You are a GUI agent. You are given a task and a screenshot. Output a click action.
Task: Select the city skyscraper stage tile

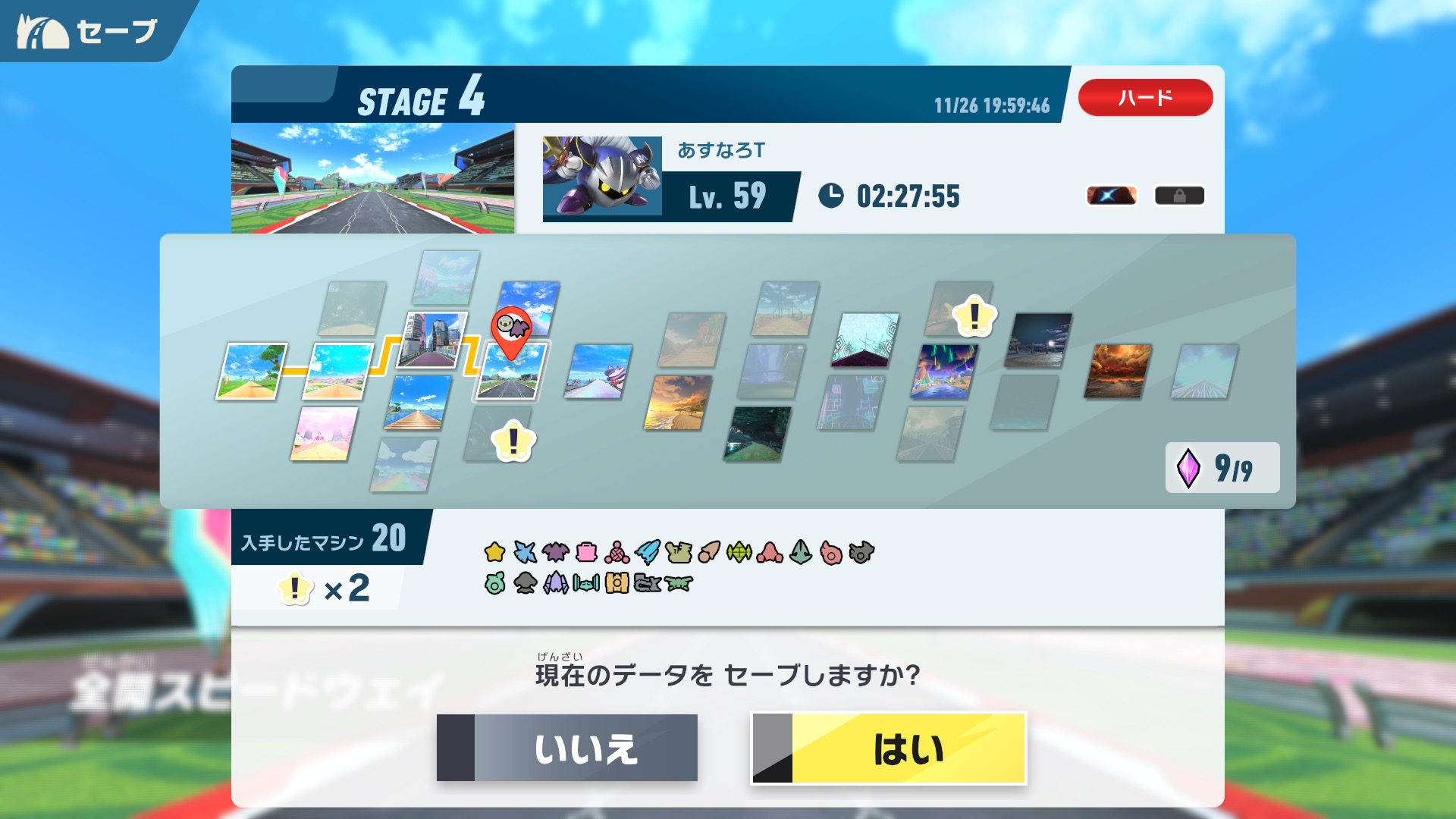[433, 339]
